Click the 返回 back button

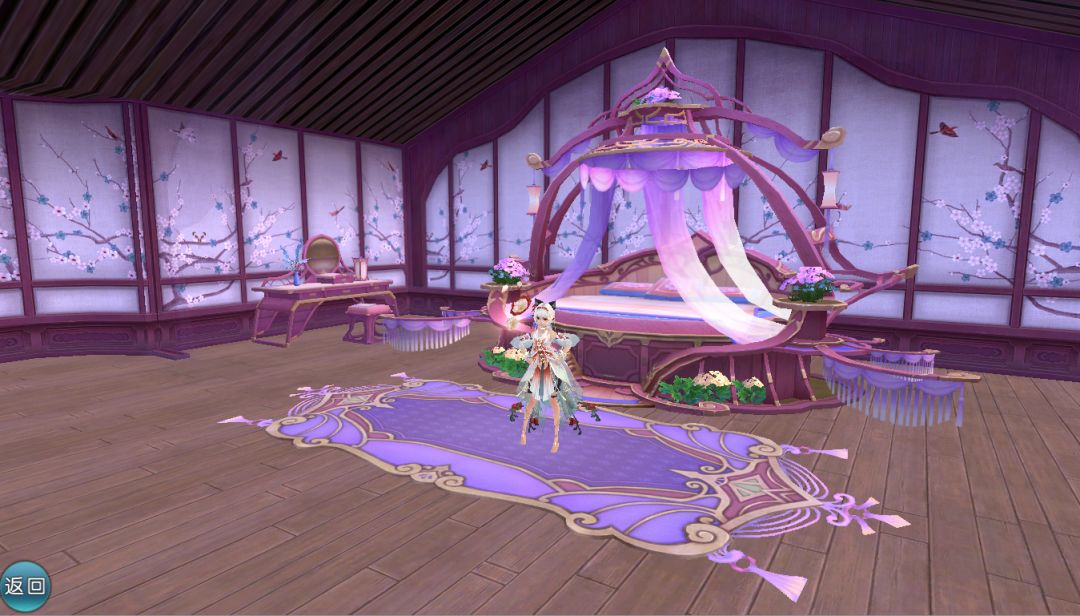pyautogui.click(x=24, y=586)
